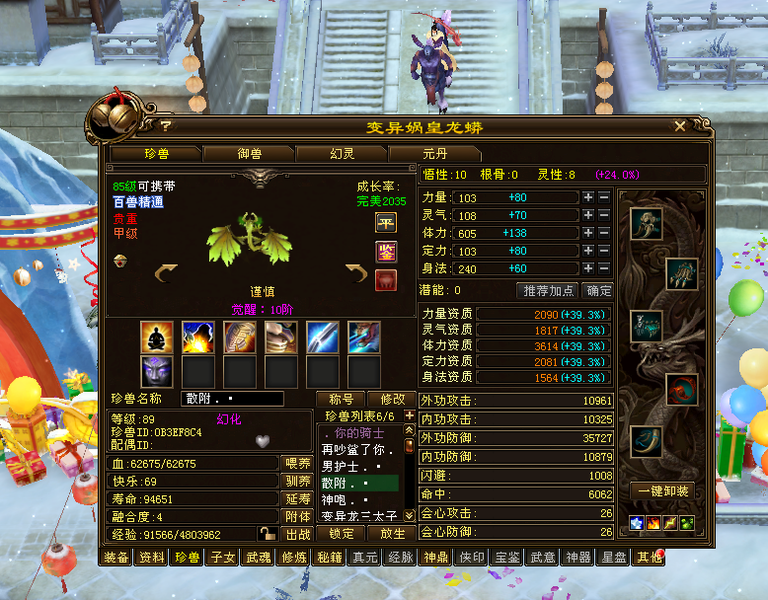This screenshot has width=768, height=600.
Task: Open the 幻灵 tab
Action: point(341,154)
